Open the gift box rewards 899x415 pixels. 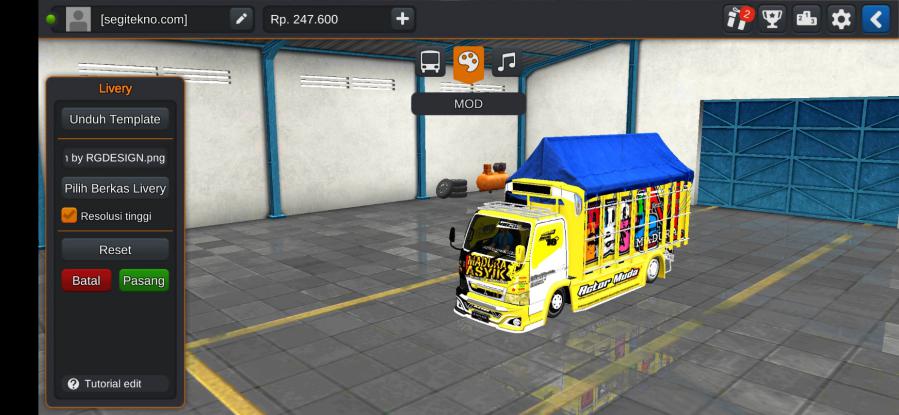[738, 18]
